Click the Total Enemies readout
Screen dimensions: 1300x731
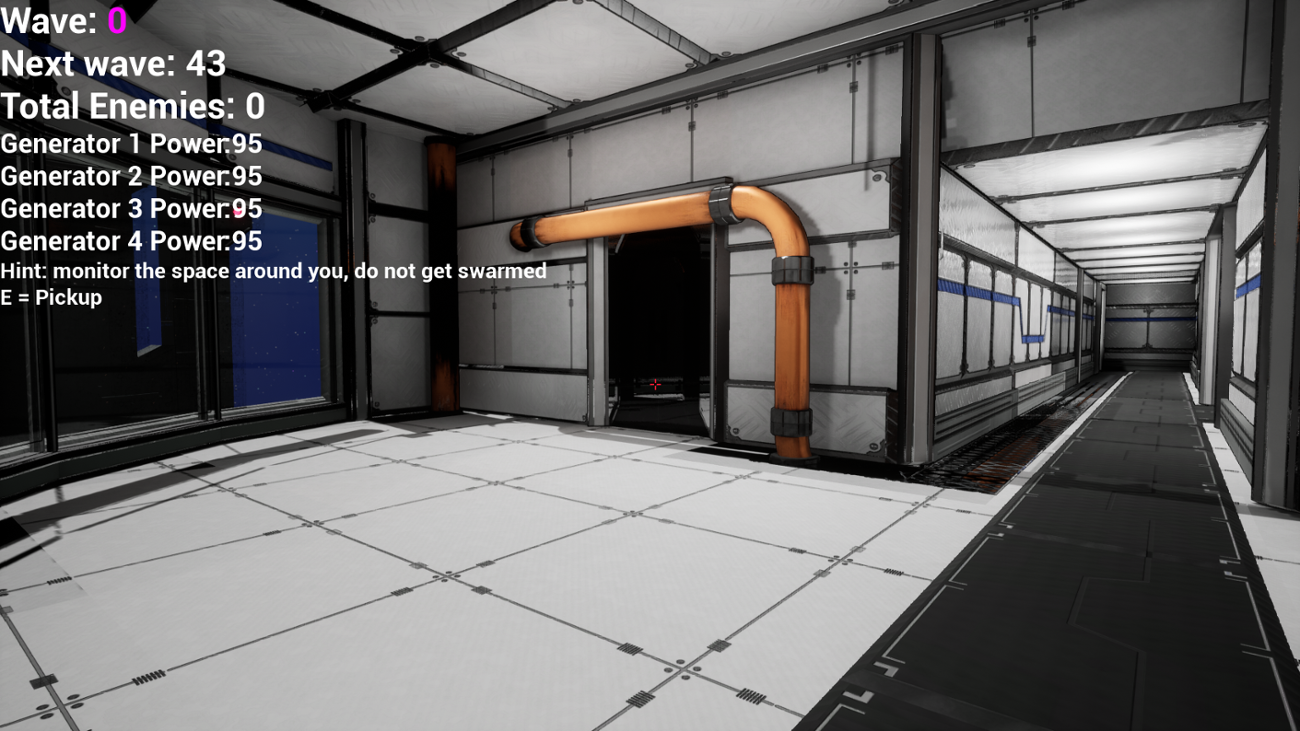[132, 105]
